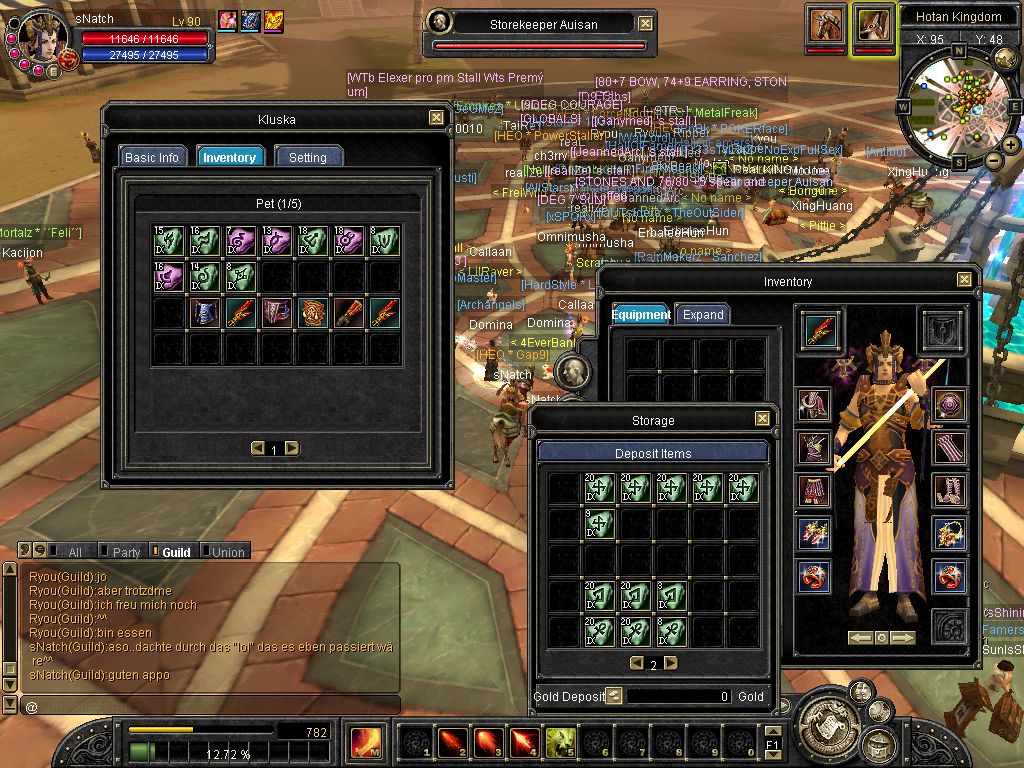The image size is (1024, 768).
Task: Open the pet Setting tab
Action: point(308,157)
